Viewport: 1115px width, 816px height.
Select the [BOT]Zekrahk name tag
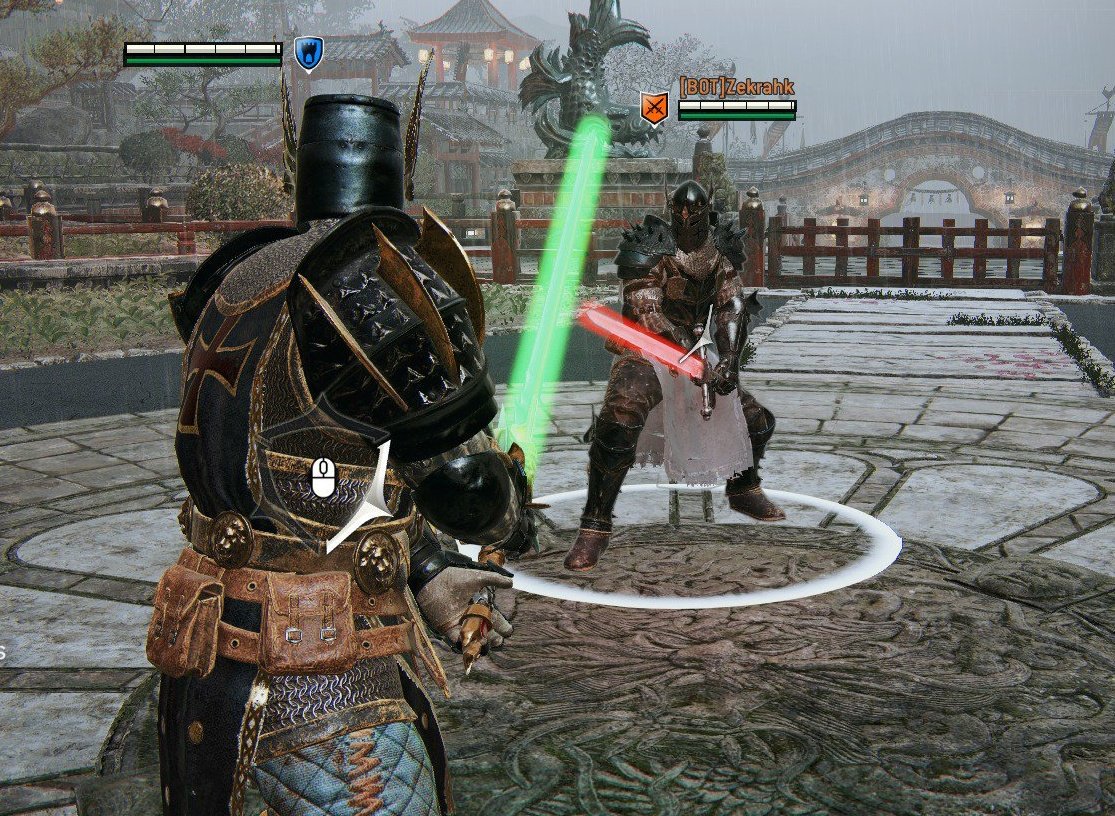pos(737,87)
